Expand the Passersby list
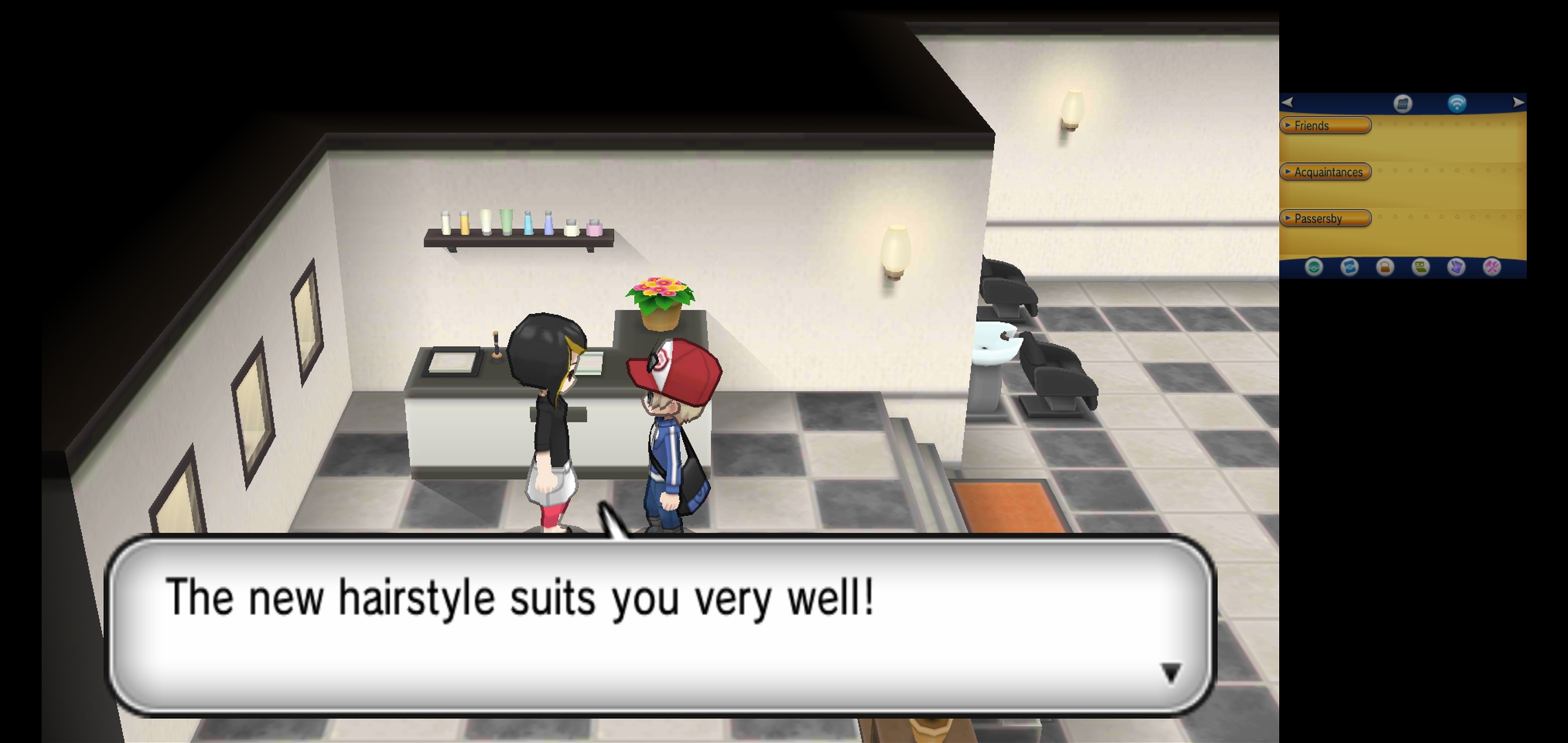Screen dimensions: 1568x743 click(x=1325, y=219)
